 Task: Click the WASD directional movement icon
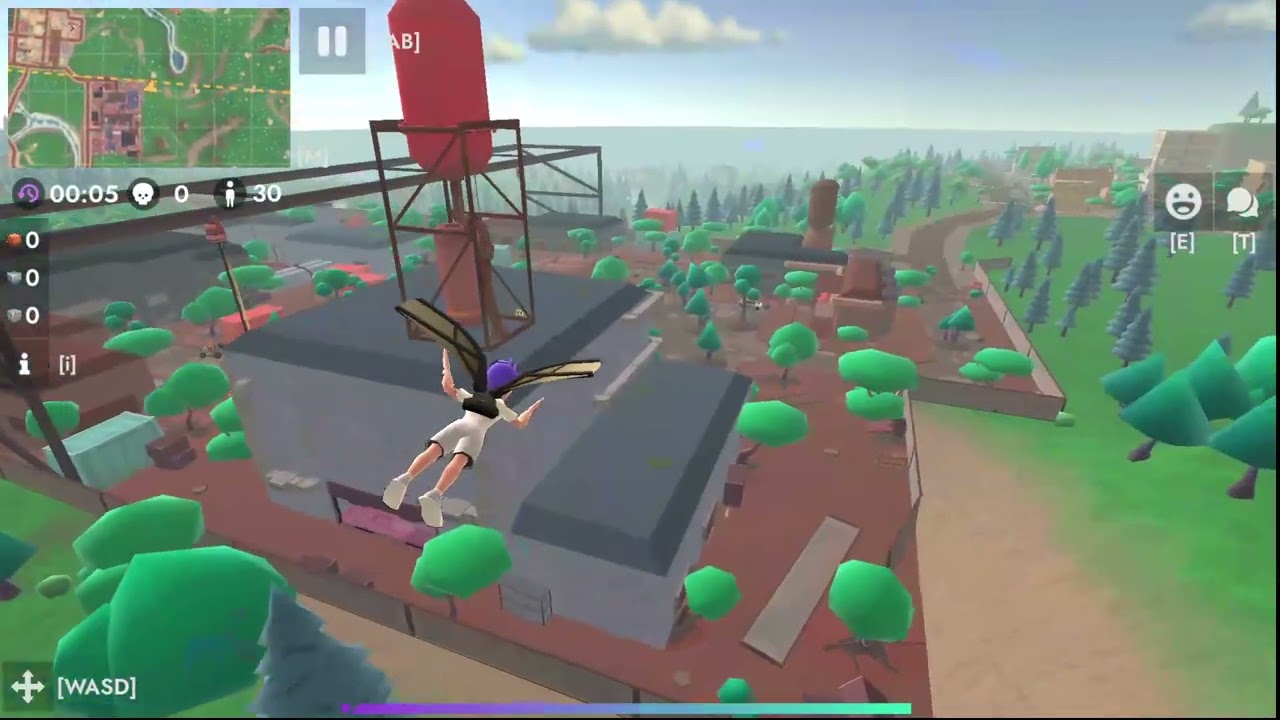pos(27,687)
